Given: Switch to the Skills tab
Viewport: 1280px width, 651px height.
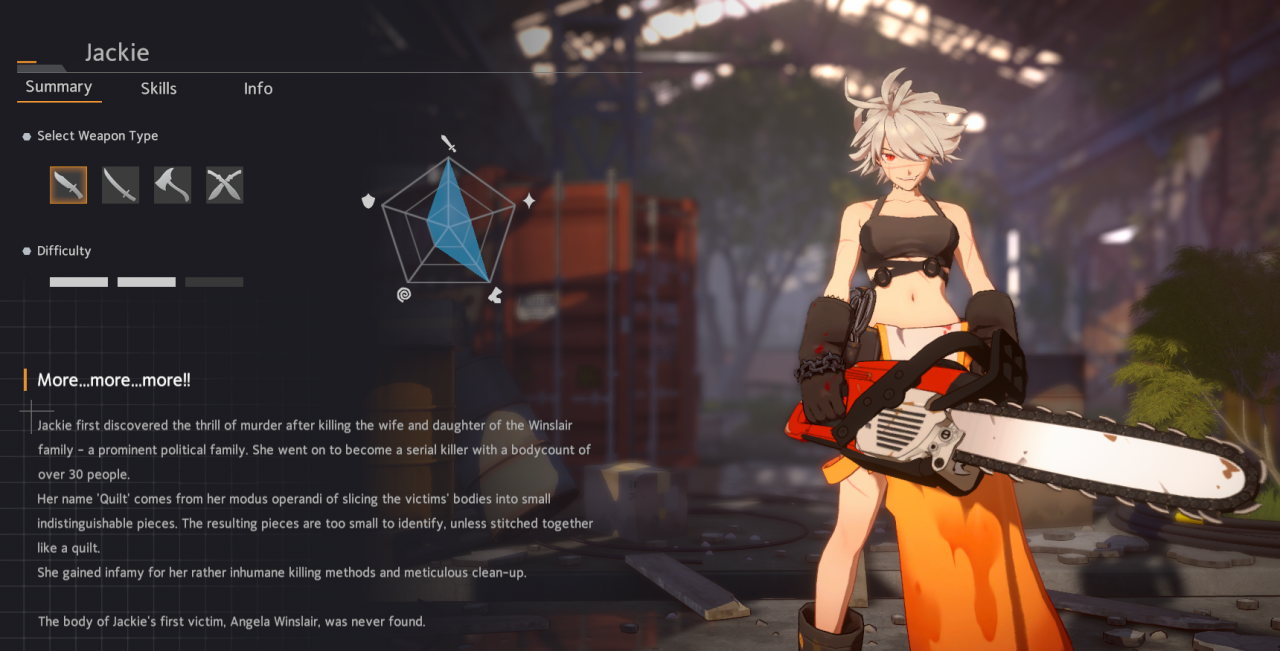Looking at the screenshot, I should pos(158,88).
